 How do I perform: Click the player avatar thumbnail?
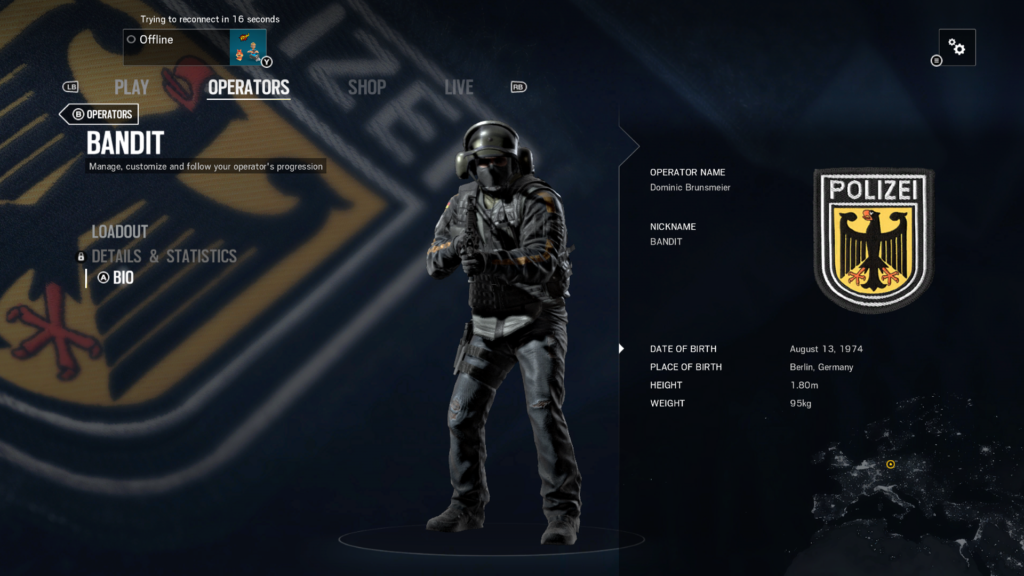pyautogui.click(x=247, y=47)
